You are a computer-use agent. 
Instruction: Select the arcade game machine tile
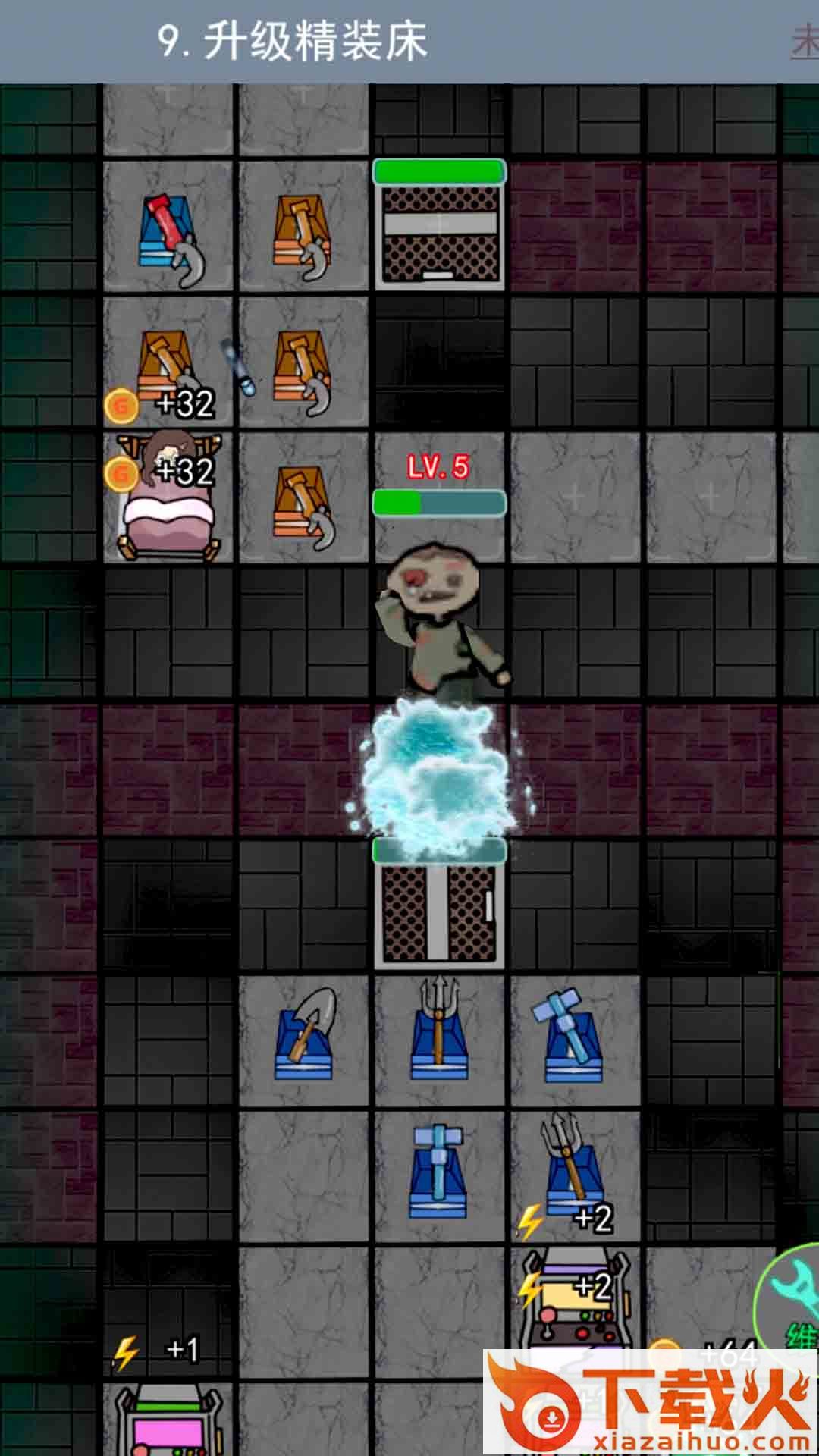click(575, 1306)
